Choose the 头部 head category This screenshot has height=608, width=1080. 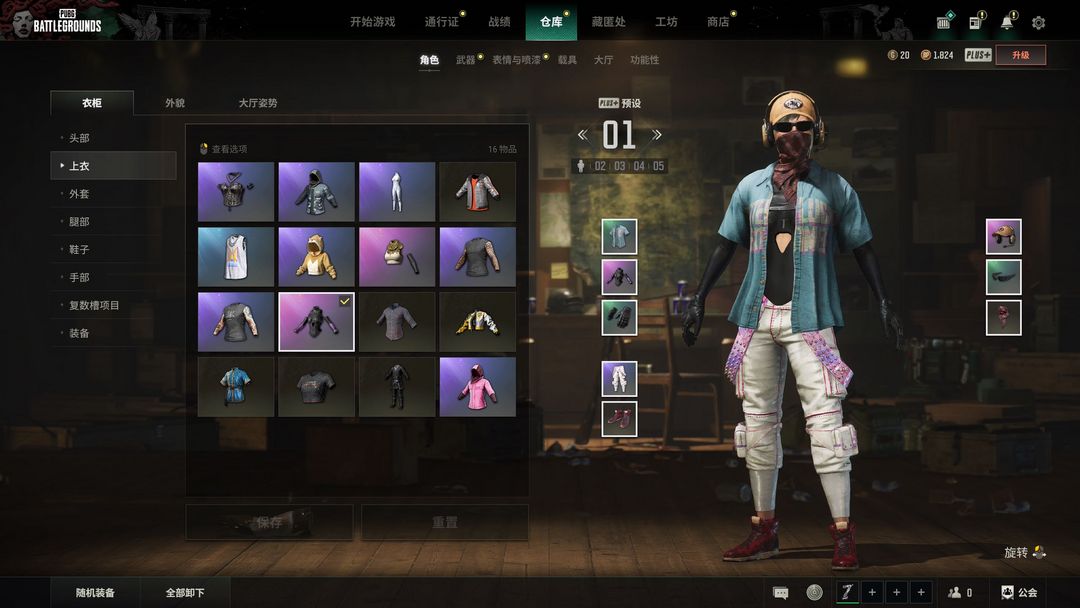point(80,138)
